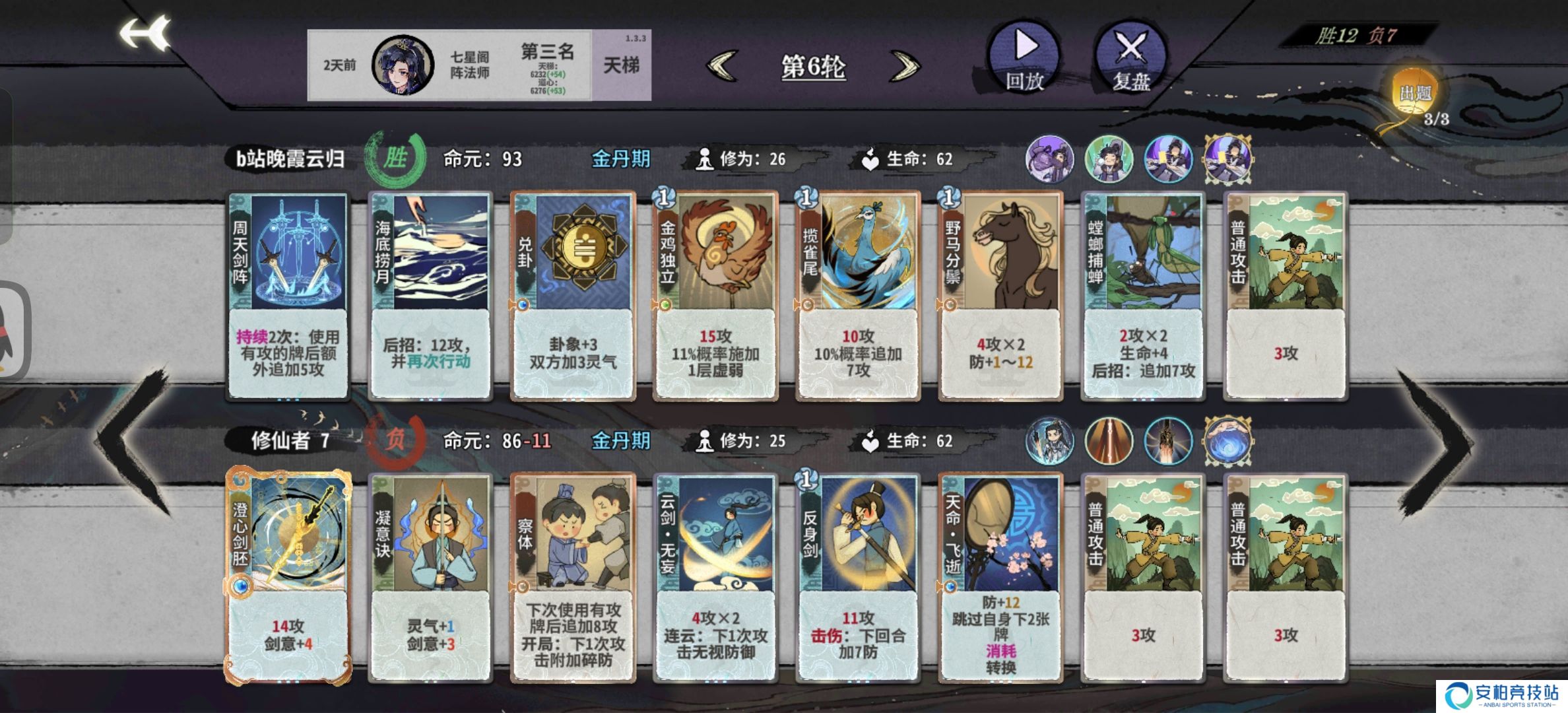
Task: Inspect the 兑卦 card
Action: click(573, 296)
